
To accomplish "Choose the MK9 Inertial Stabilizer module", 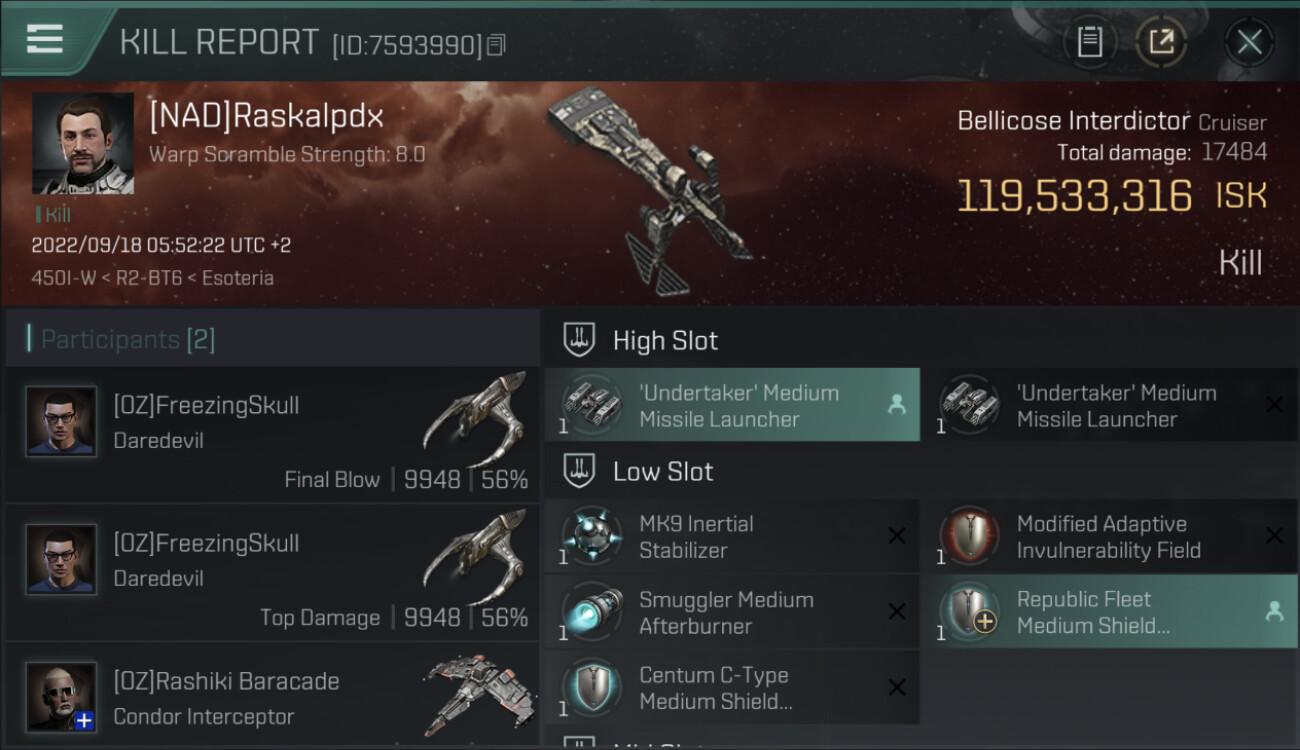I will 732,537.
